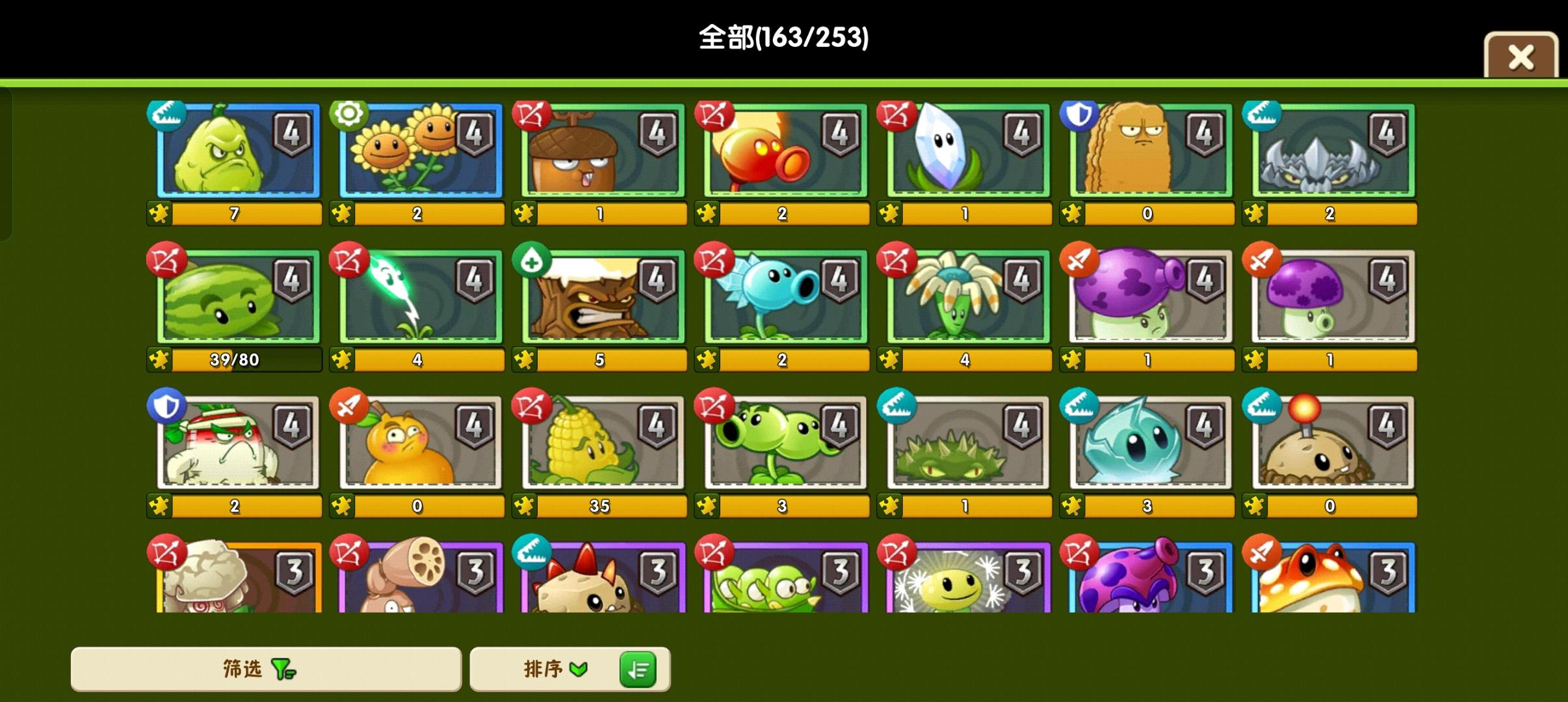Open the sort dropdown chevron
This screenshot has width=1568, height=702.
[579, 669]
